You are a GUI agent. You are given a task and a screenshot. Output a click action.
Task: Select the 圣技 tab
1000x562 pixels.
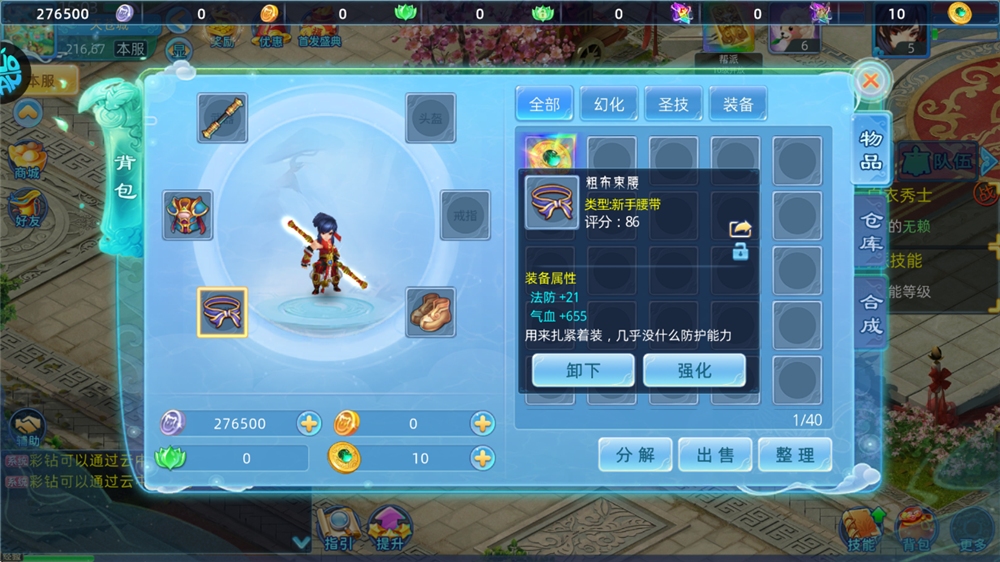pyautogui.click(x=673, y=104)
